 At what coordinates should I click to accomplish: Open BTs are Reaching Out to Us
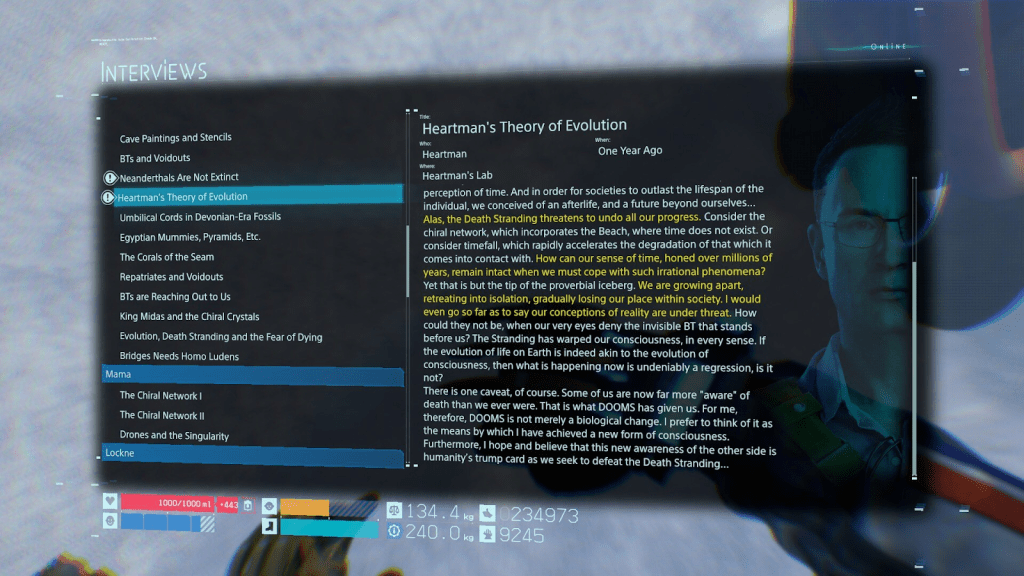tap(175, 297)
